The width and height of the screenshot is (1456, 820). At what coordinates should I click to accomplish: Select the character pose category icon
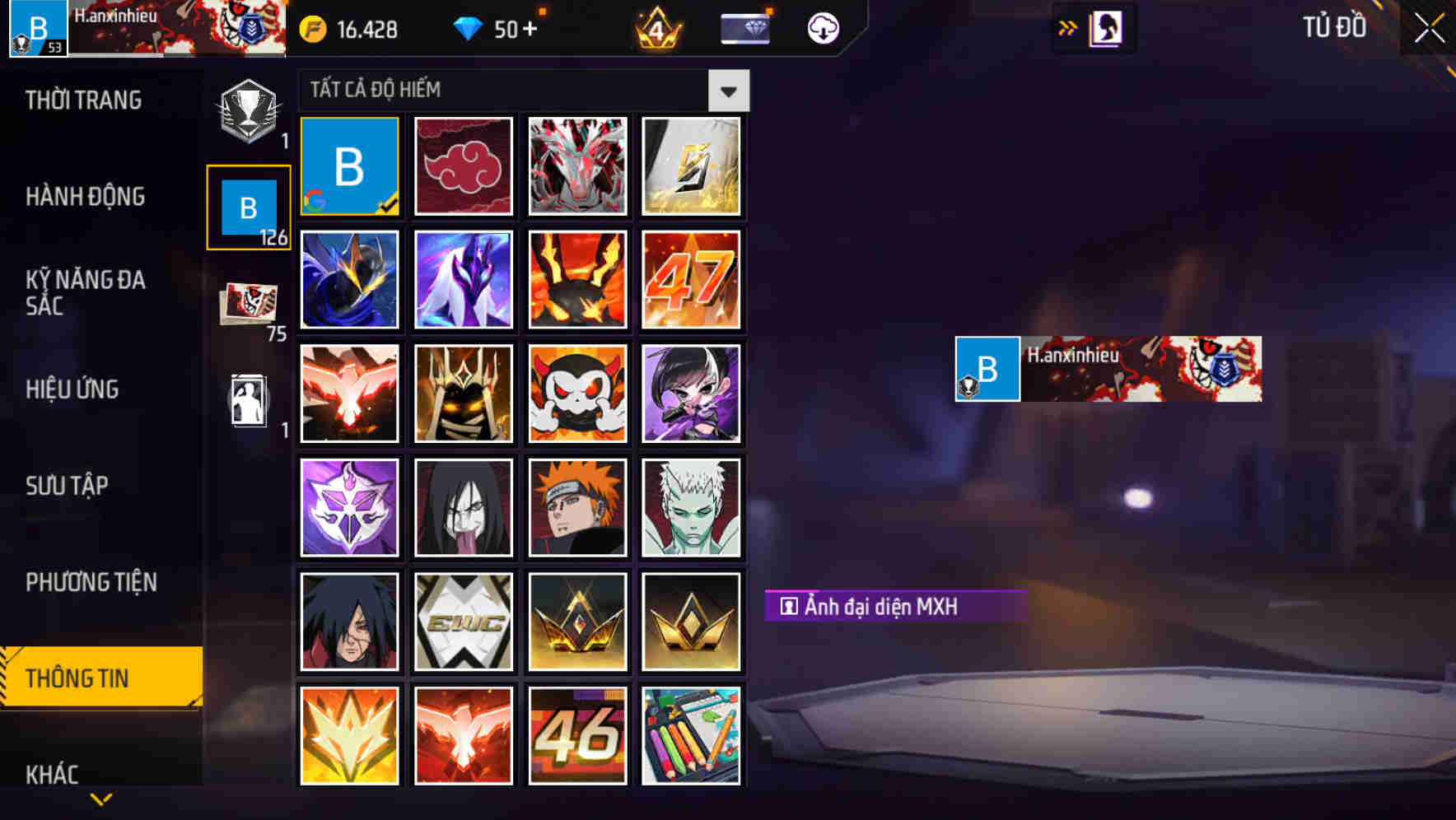tap(248, 401)
